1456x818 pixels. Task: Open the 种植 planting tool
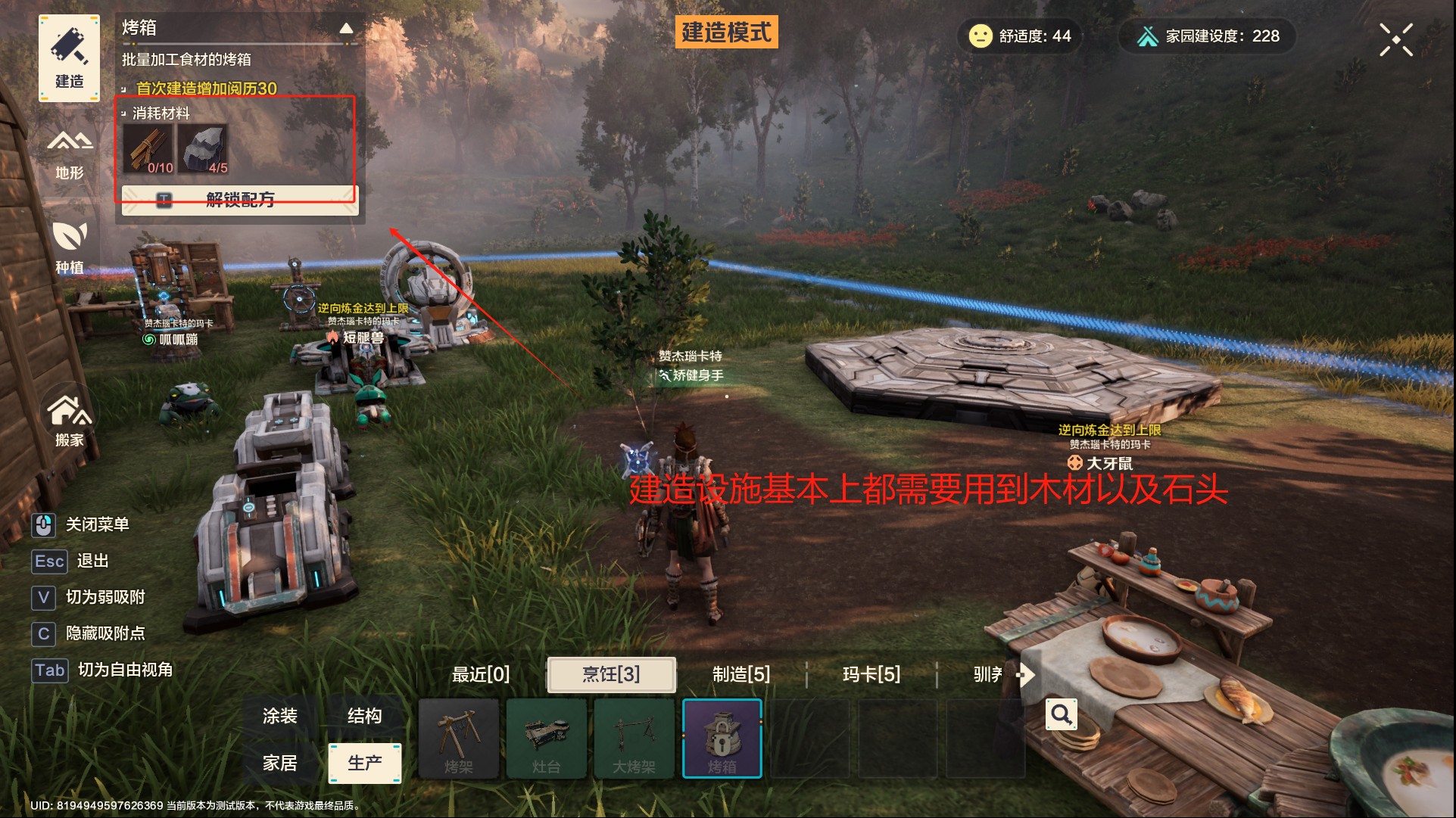coord(69,247)
